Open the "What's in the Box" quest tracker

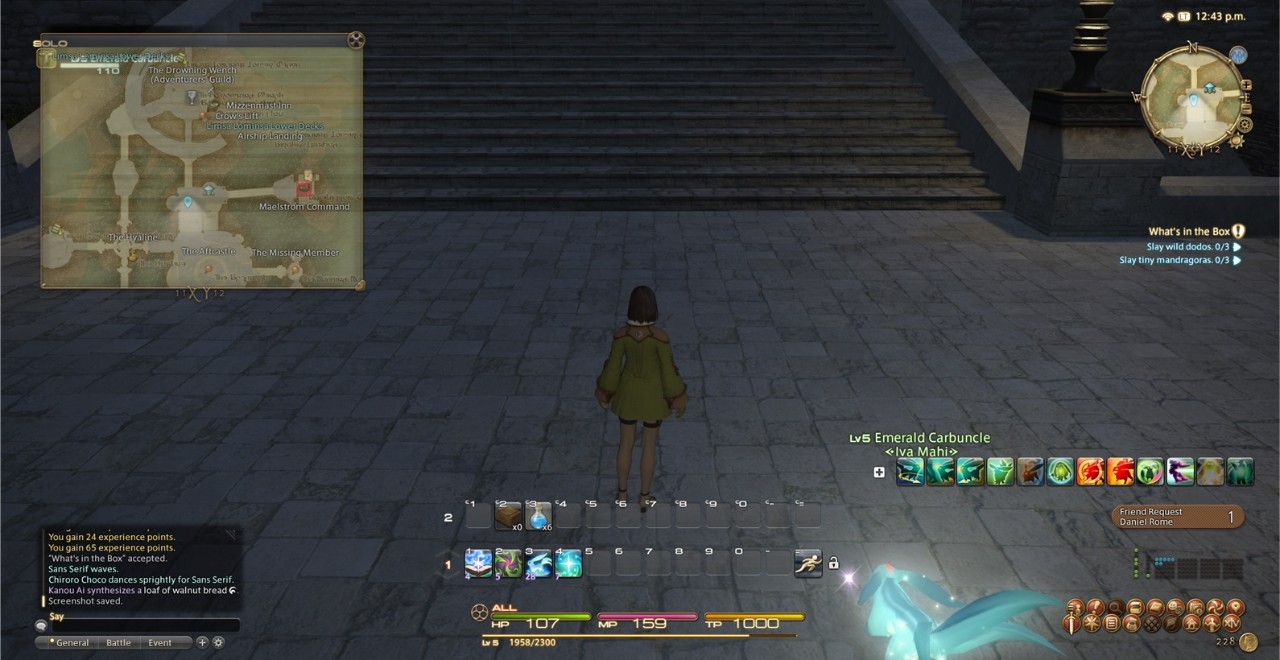[x=1188, y=231]
